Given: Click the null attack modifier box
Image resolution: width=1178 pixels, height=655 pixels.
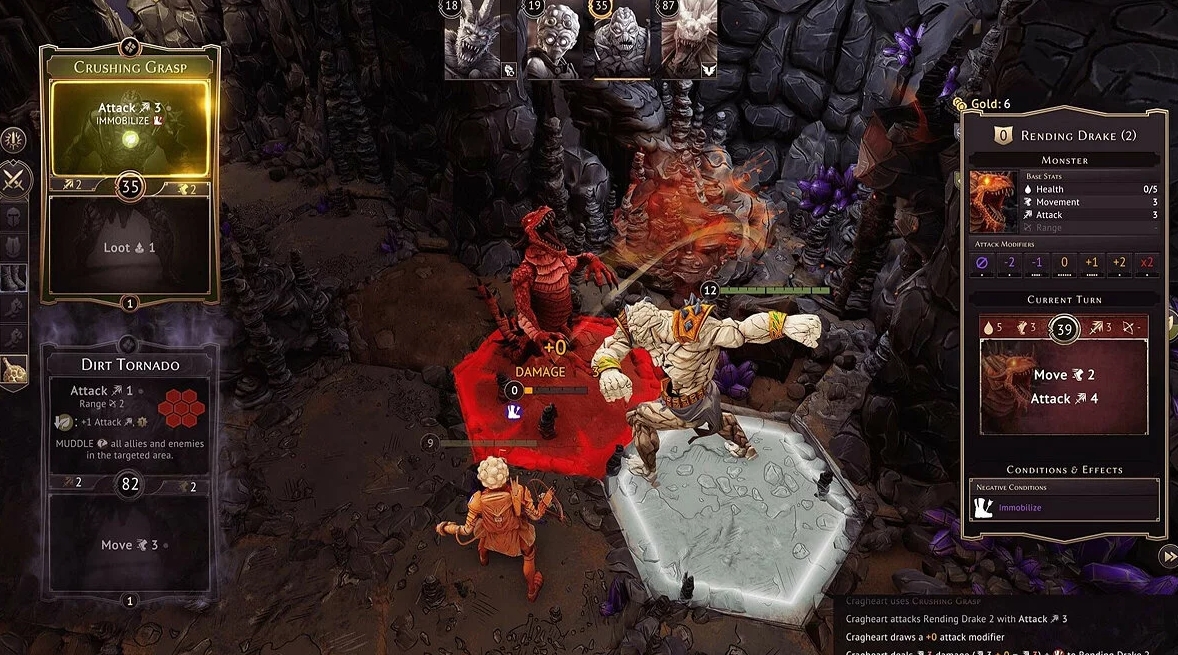Looking at the screenshot, I should pos(981,262).
